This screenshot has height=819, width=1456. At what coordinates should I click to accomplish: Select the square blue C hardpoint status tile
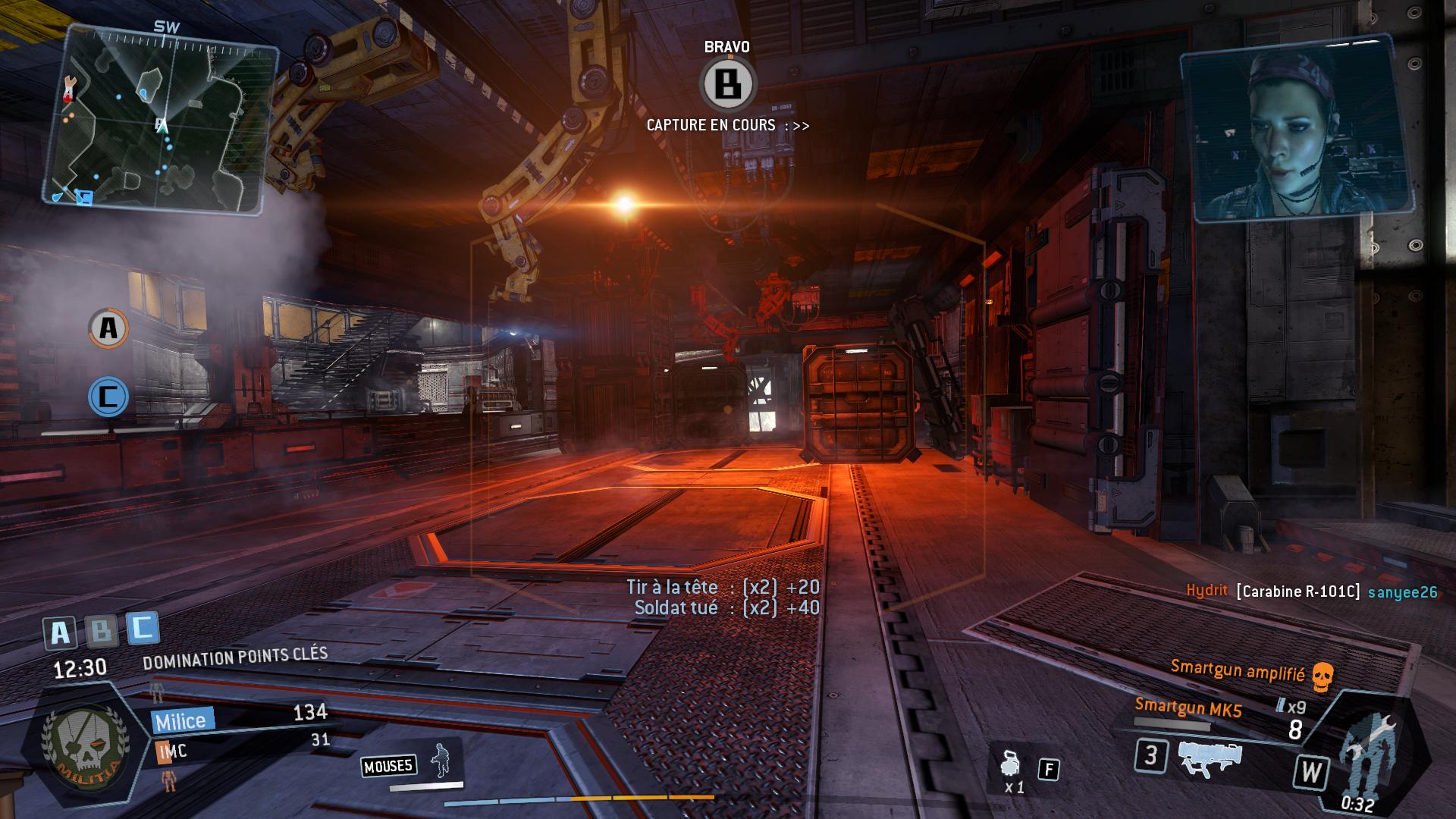click(x=143, y=627)
